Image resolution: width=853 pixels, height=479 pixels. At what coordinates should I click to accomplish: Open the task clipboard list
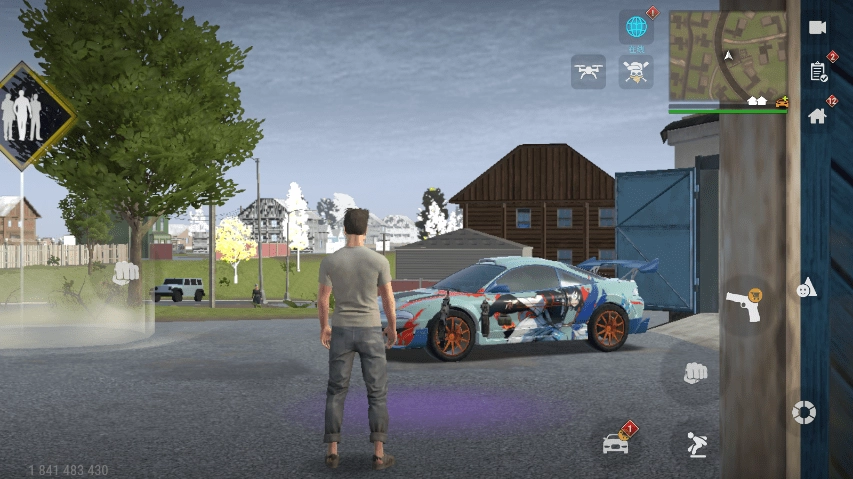[x=817, y=71]
